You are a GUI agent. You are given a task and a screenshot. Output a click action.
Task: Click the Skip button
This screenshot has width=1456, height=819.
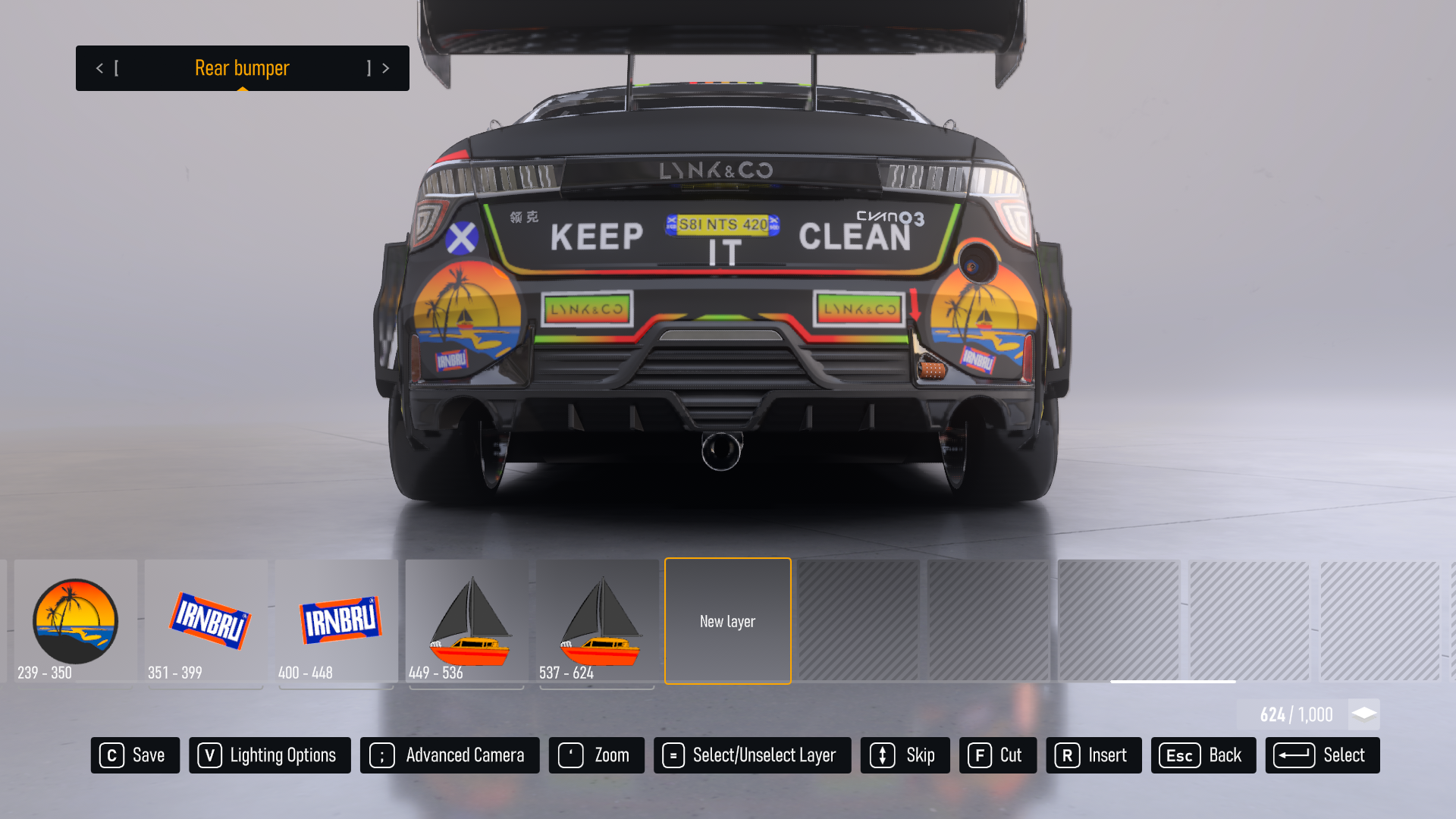pyautogui.click(x=905, y=755)
